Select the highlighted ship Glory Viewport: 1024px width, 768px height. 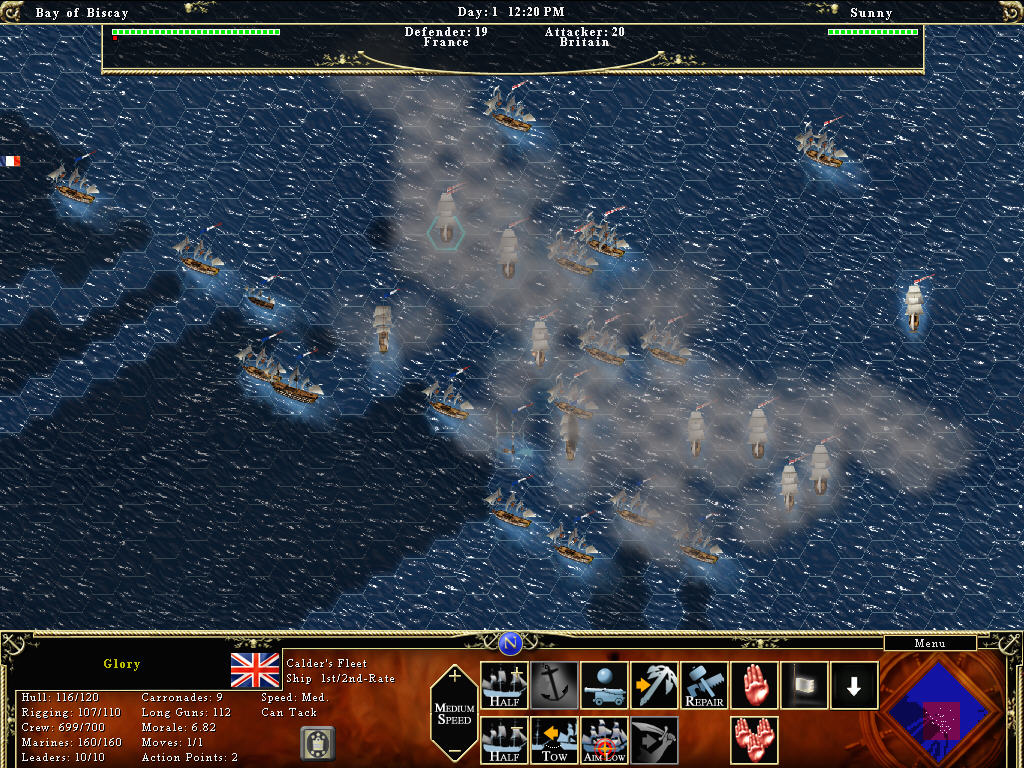(446, 218)
